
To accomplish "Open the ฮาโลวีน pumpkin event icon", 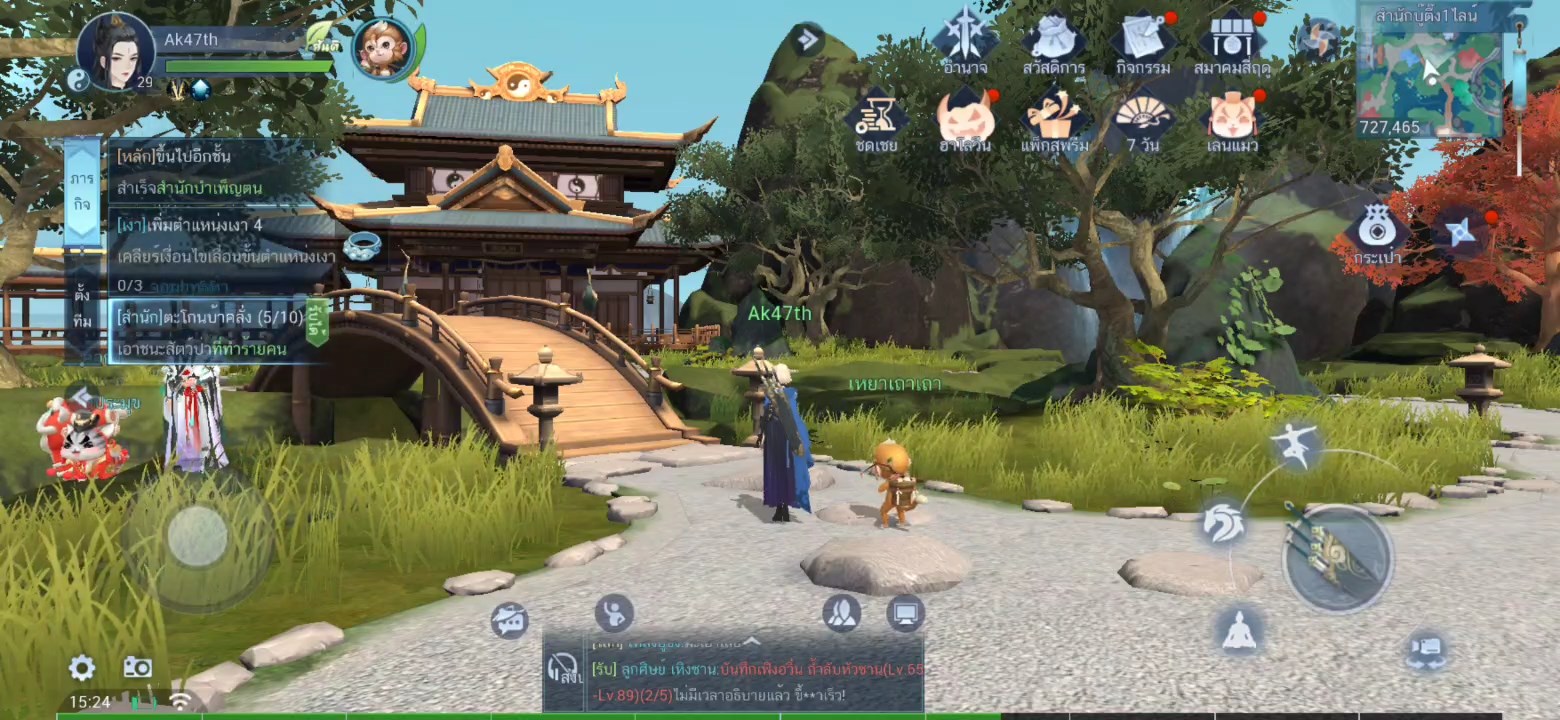I will point(965,120).
